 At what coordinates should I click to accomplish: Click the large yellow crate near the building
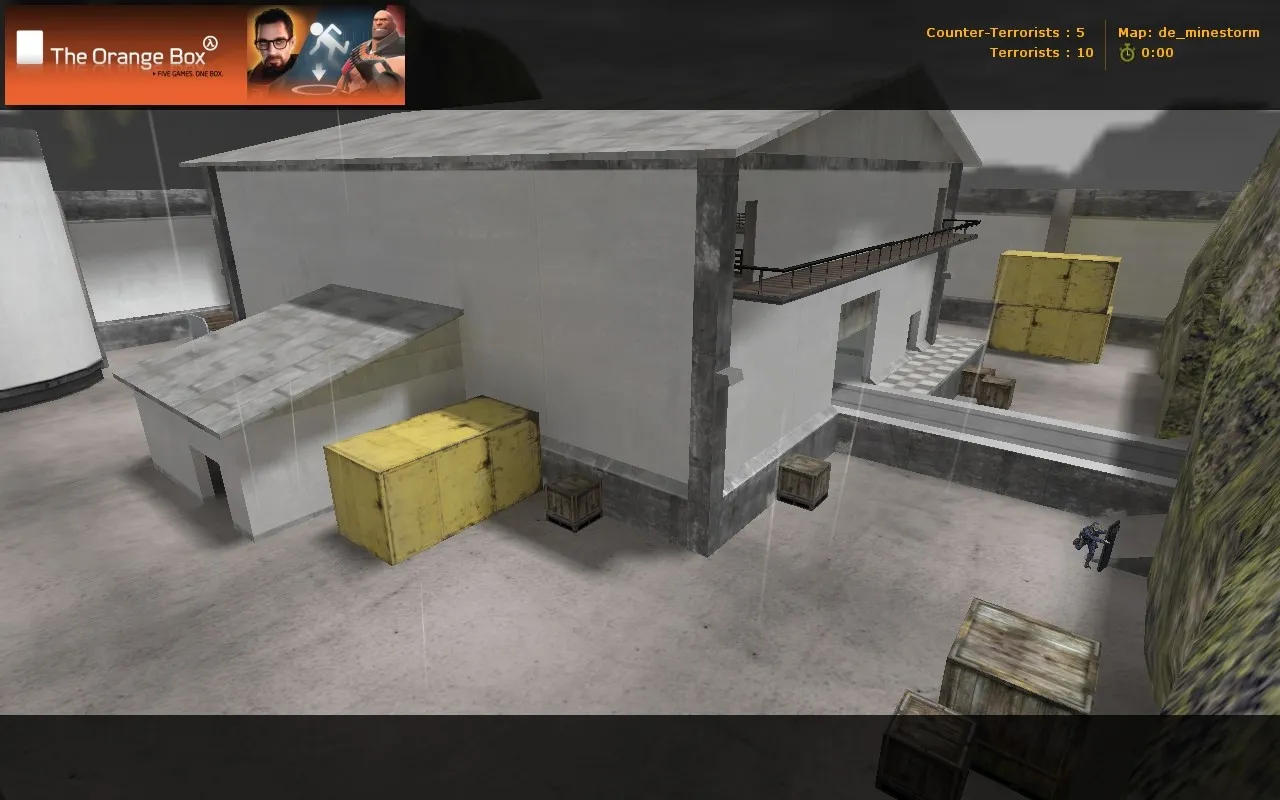click(430, 480)
